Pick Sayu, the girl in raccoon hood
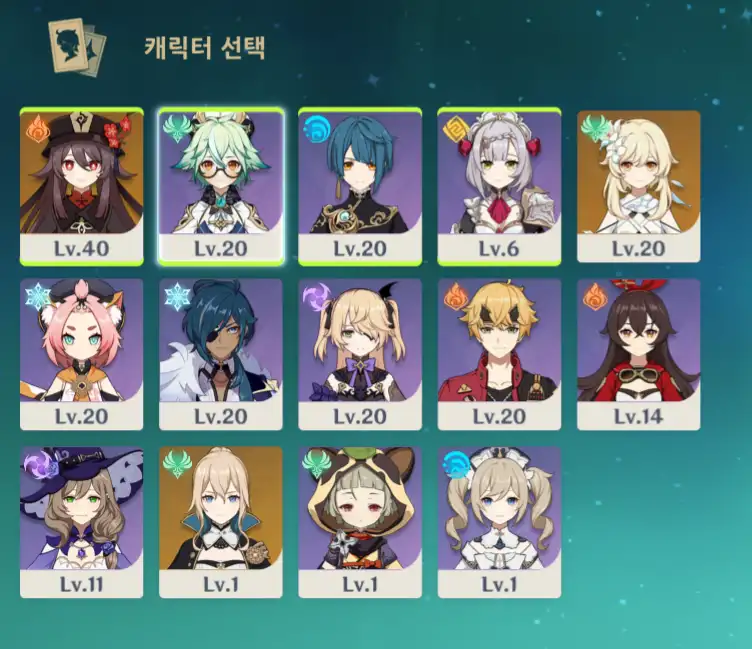This screenshot has height=649, width=752. pos(360,521)
